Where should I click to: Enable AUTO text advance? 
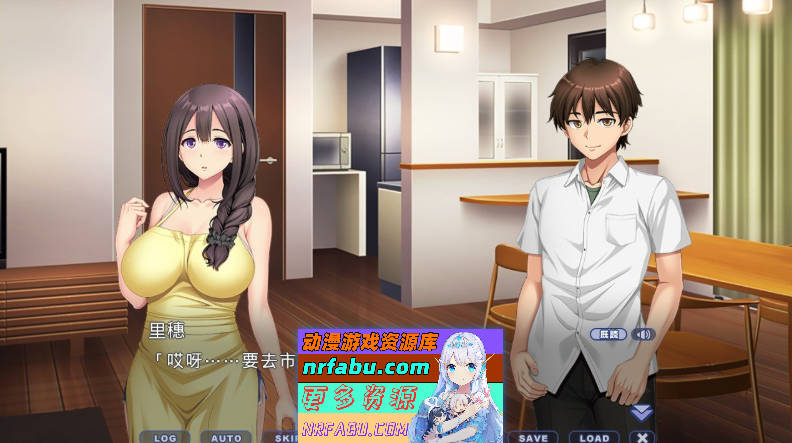pos(226,437)
